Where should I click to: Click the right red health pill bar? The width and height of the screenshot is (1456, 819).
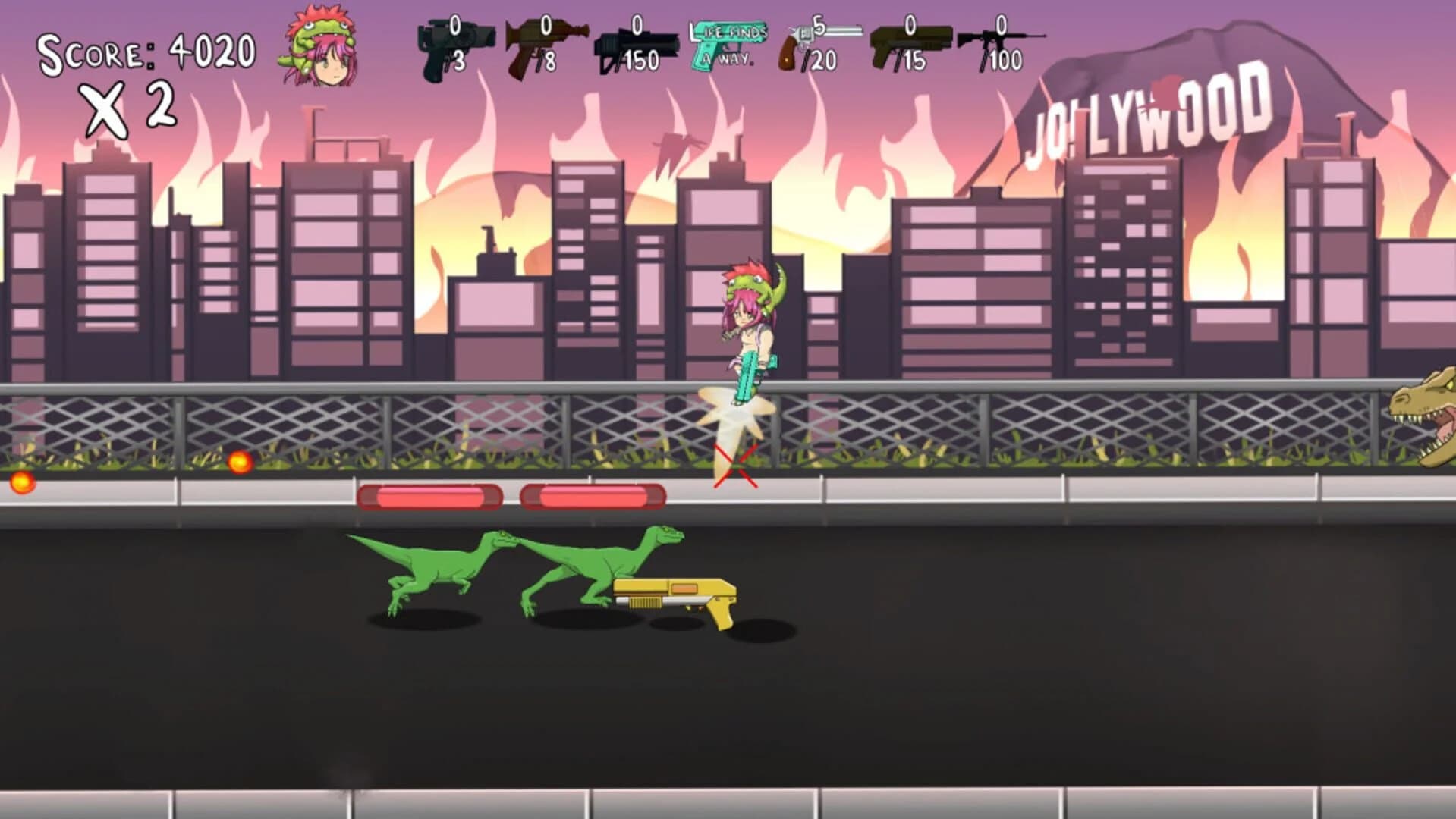[594, 497]
